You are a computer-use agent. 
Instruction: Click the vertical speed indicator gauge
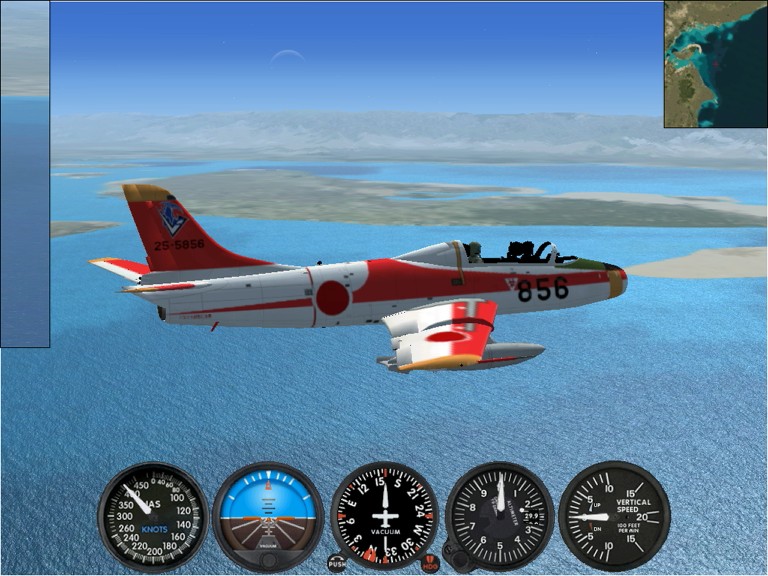coord(614,516)
